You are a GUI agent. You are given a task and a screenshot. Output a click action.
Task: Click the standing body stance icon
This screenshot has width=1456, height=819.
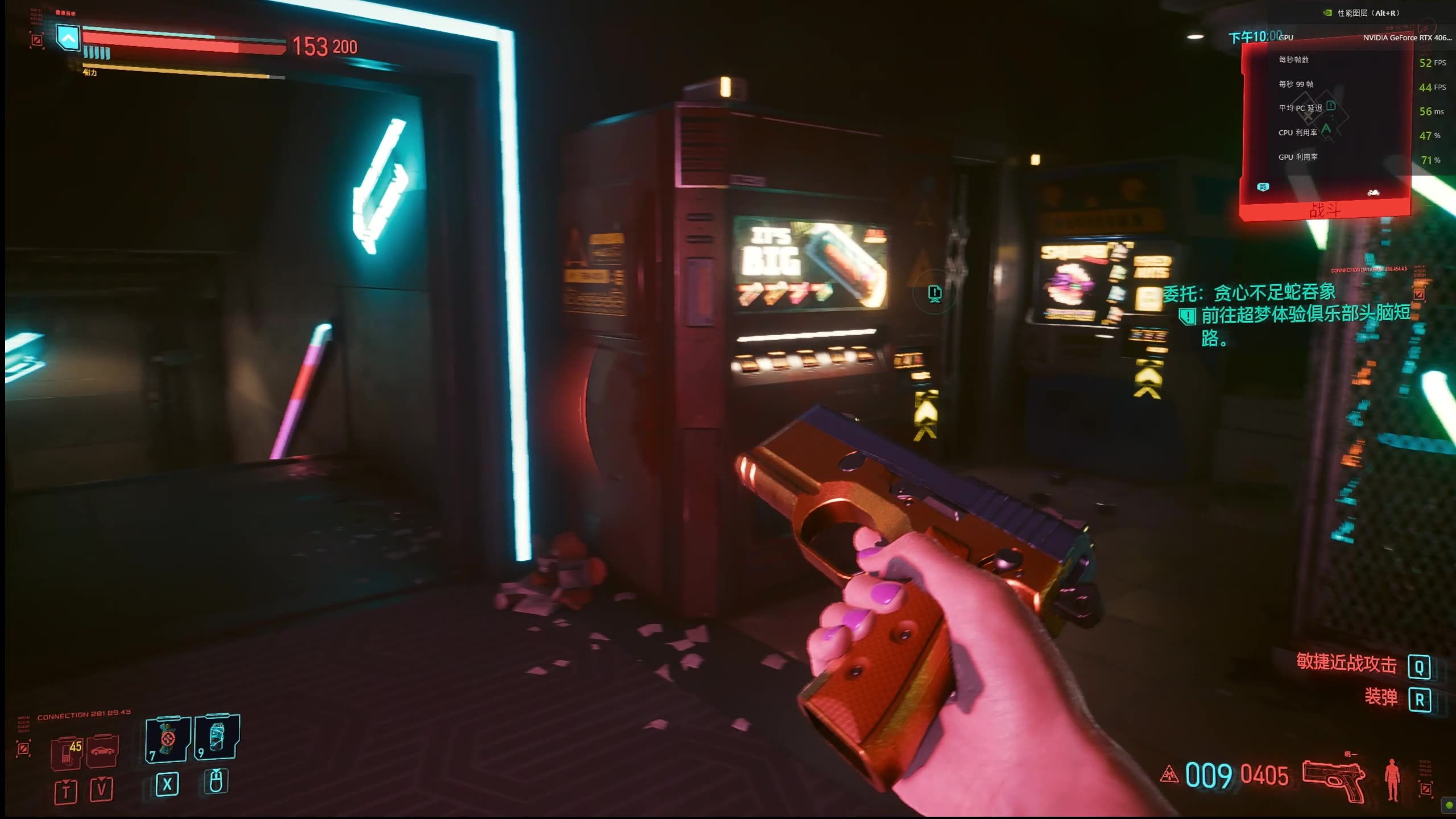click(1392, 779)
